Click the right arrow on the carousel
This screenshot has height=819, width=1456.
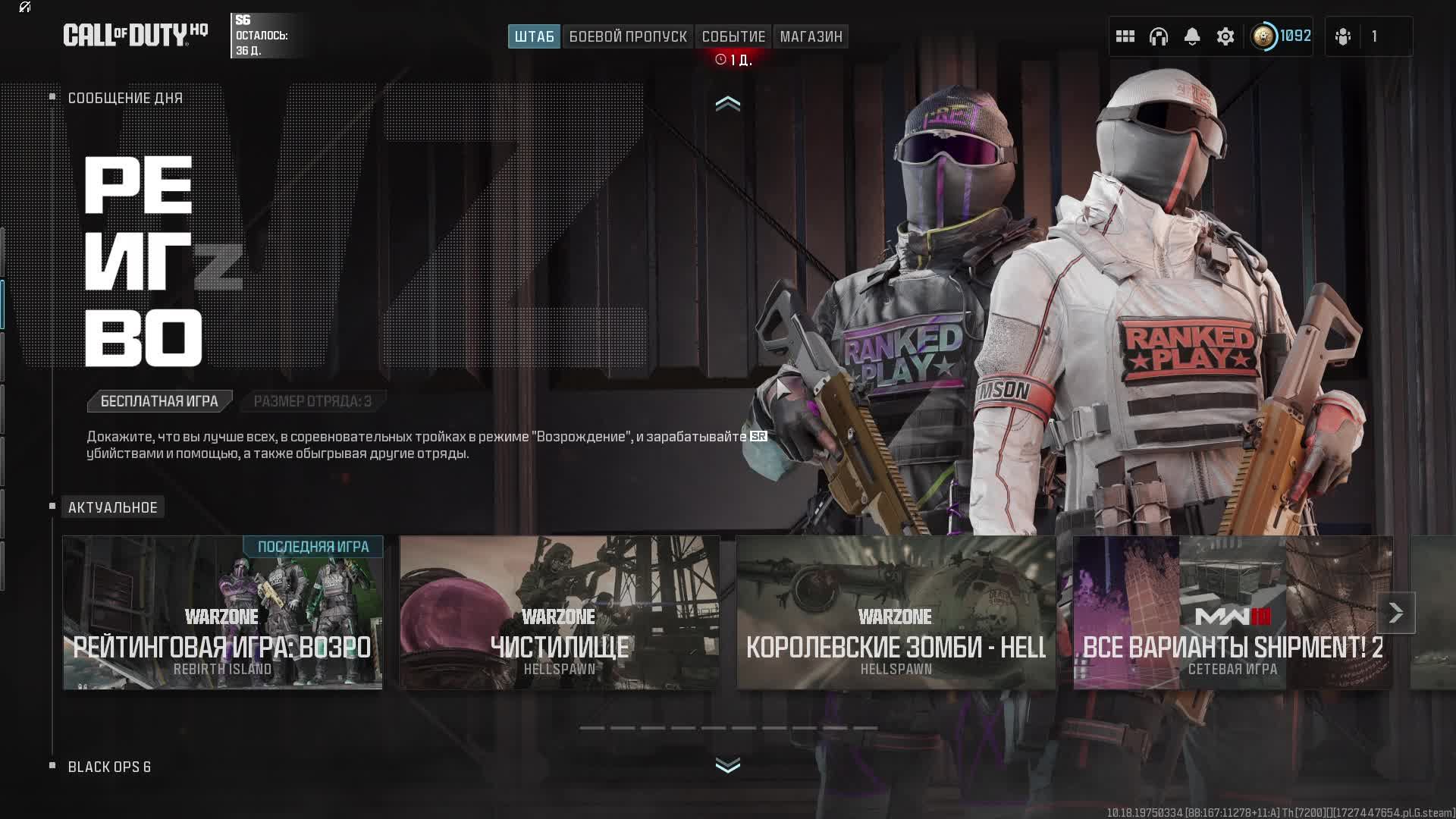(1395, 612)
